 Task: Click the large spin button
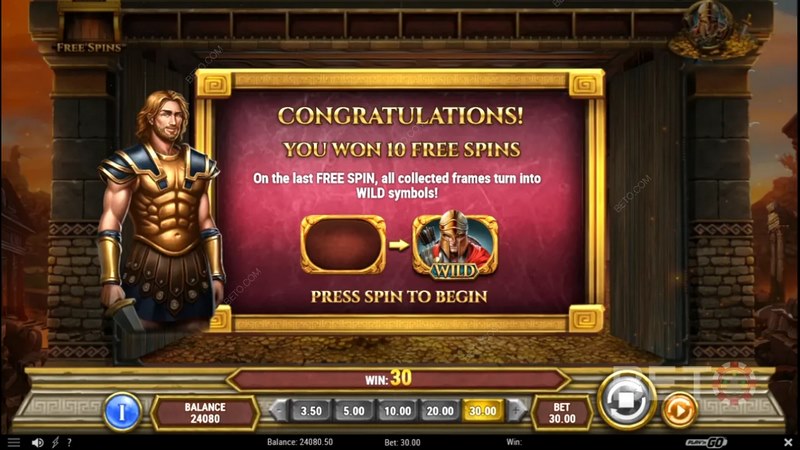pyautogui.click(x=627, y=401)
